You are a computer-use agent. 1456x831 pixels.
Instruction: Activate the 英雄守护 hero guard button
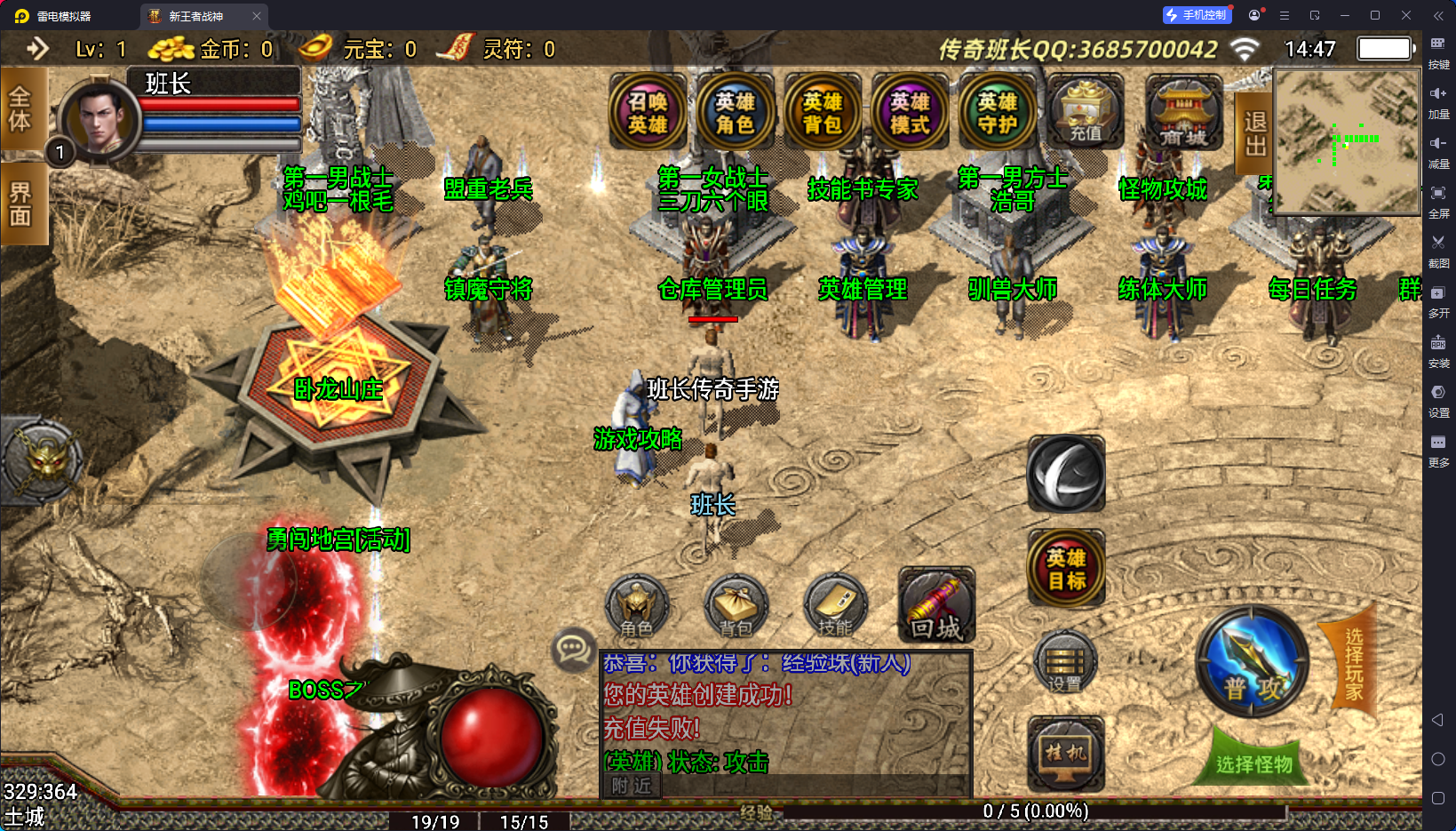pos(997,113)
